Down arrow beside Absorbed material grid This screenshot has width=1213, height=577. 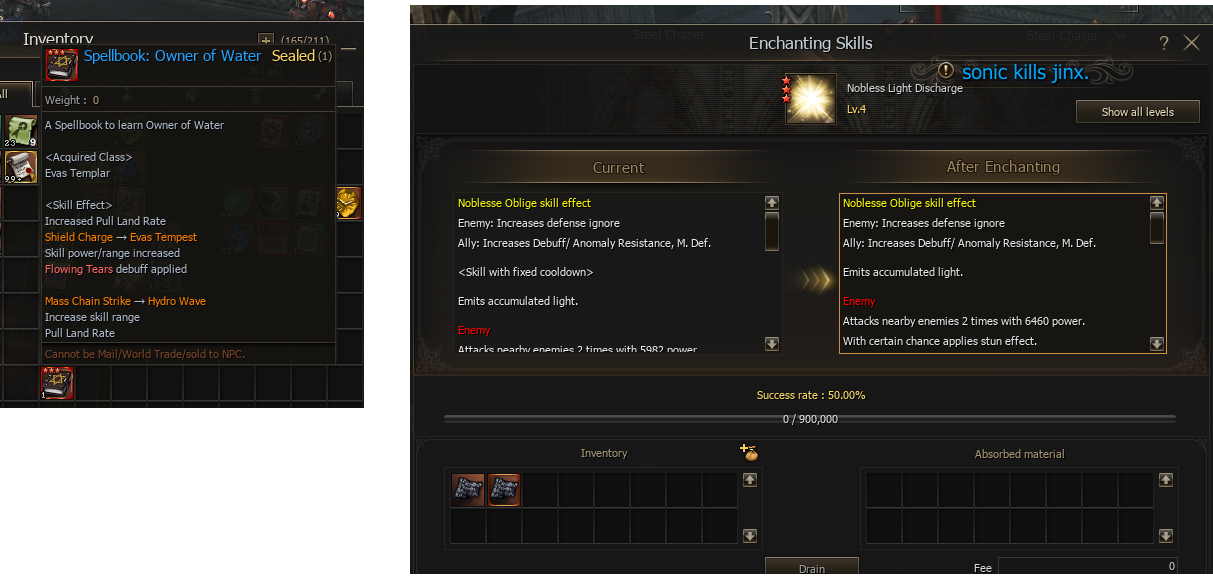coord(1165,536)
